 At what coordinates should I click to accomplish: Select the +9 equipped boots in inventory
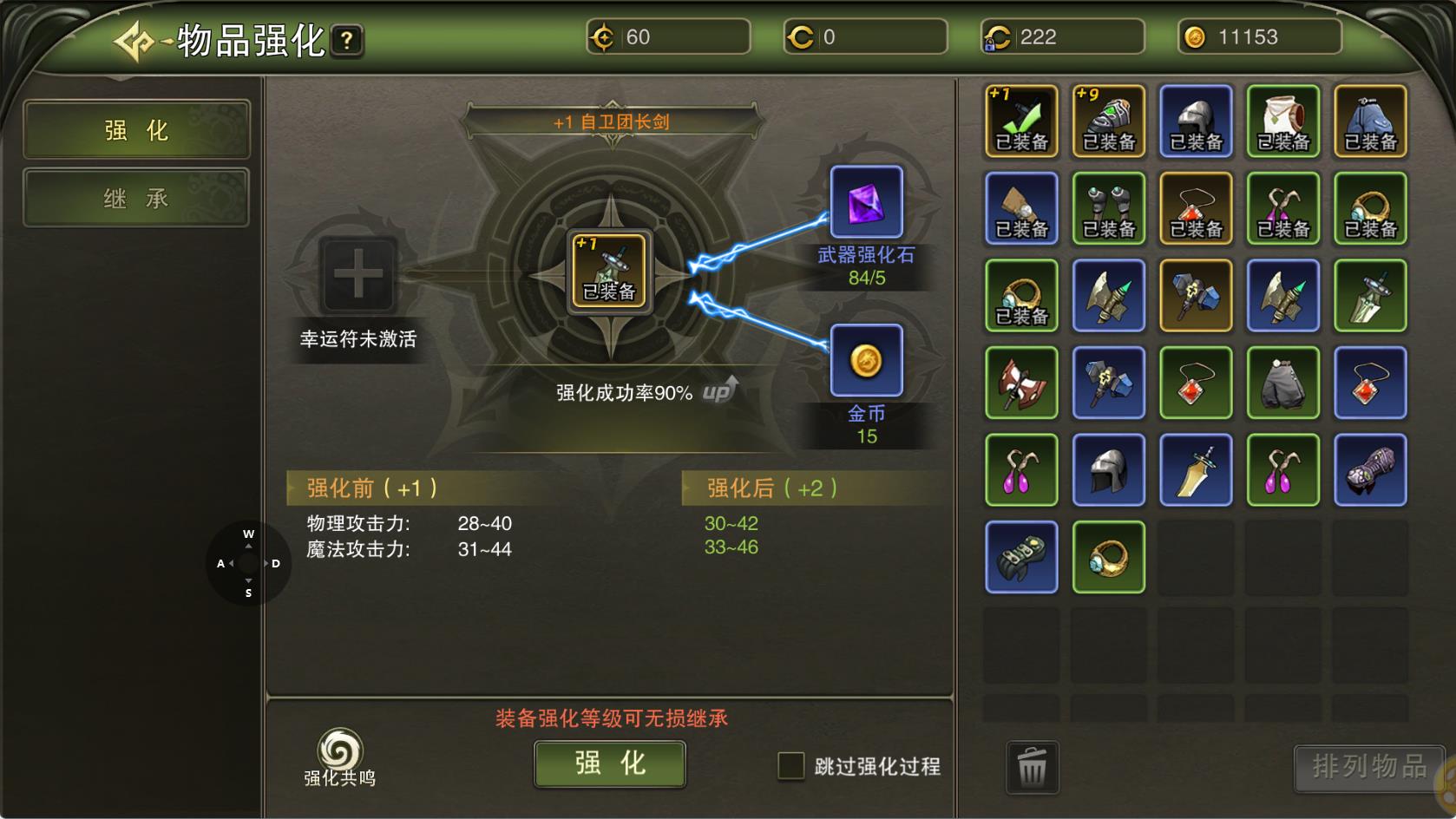click(x=1109, y=121)
